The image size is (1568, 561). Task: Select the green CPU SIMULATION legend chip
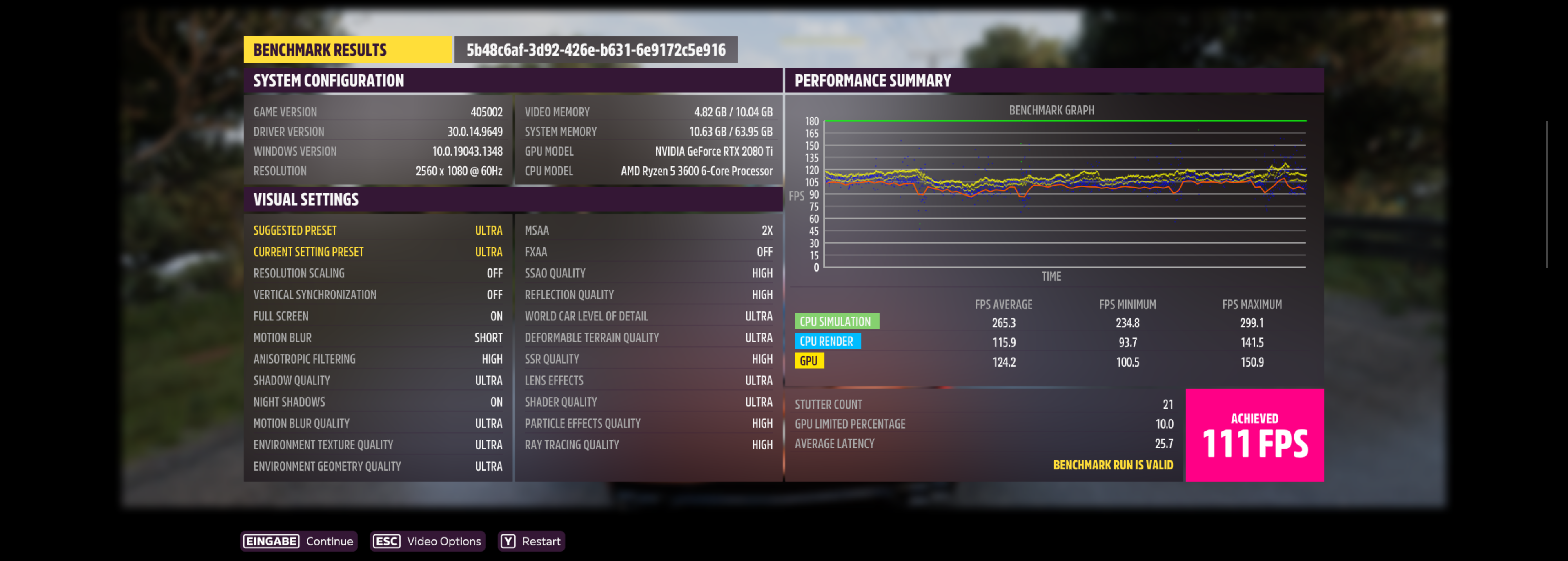[x=837, y=321]
